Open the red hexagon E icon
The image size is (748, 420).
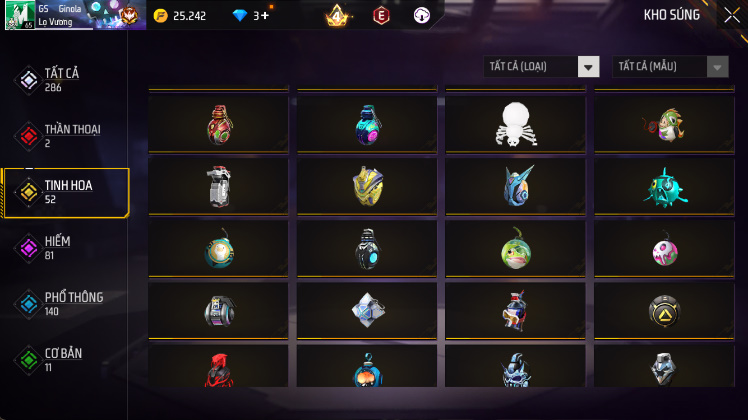(380, 15)
